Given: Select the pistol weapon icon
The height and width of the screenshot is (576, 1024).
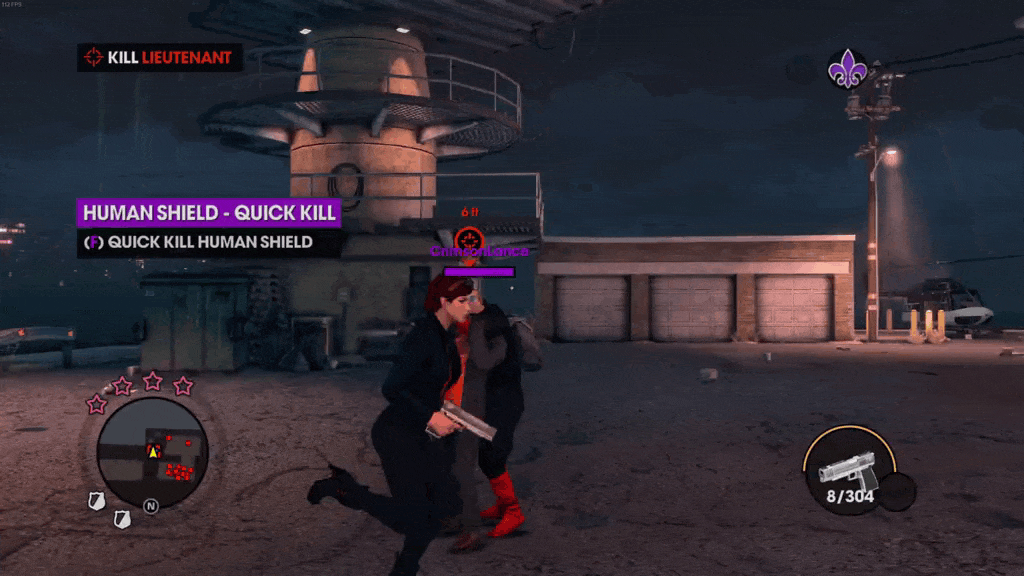Looking at the screenshot, I should tap(847, 467).
